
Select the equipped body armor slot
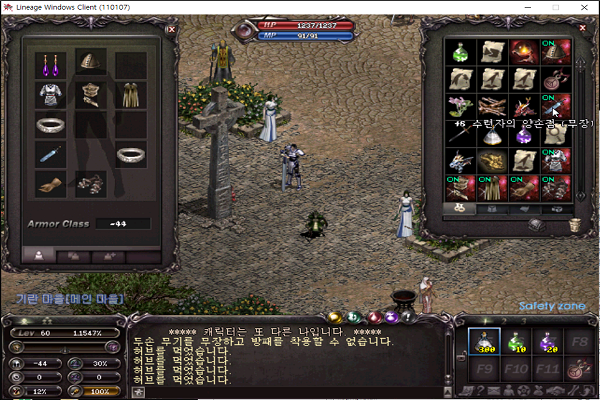[50, 96]
